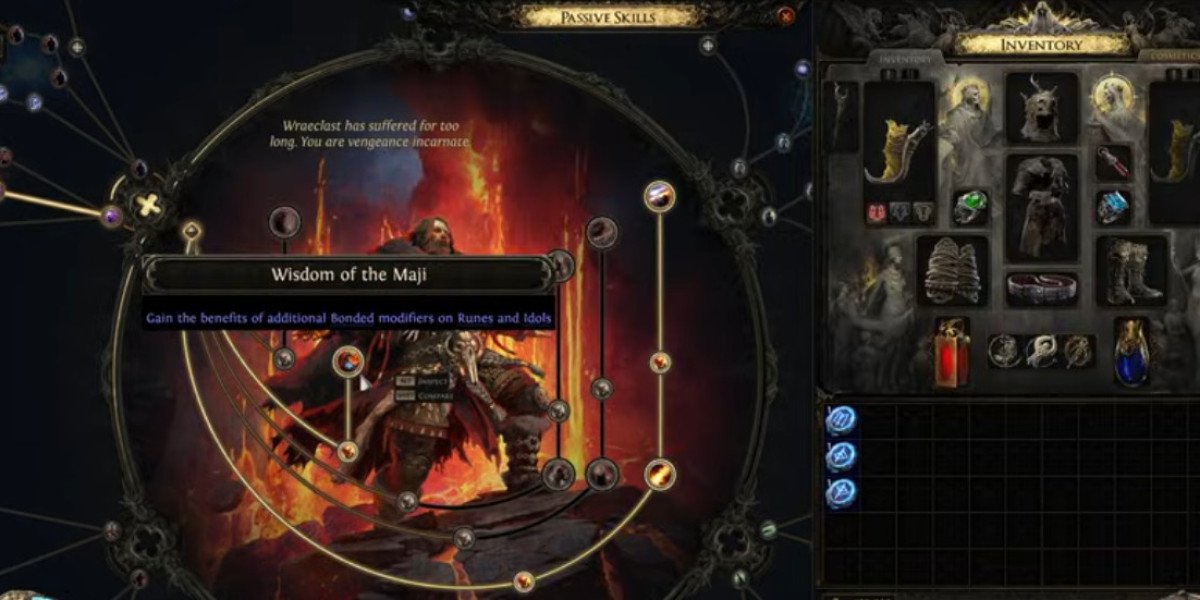Select the red life flask

point(952,352)
